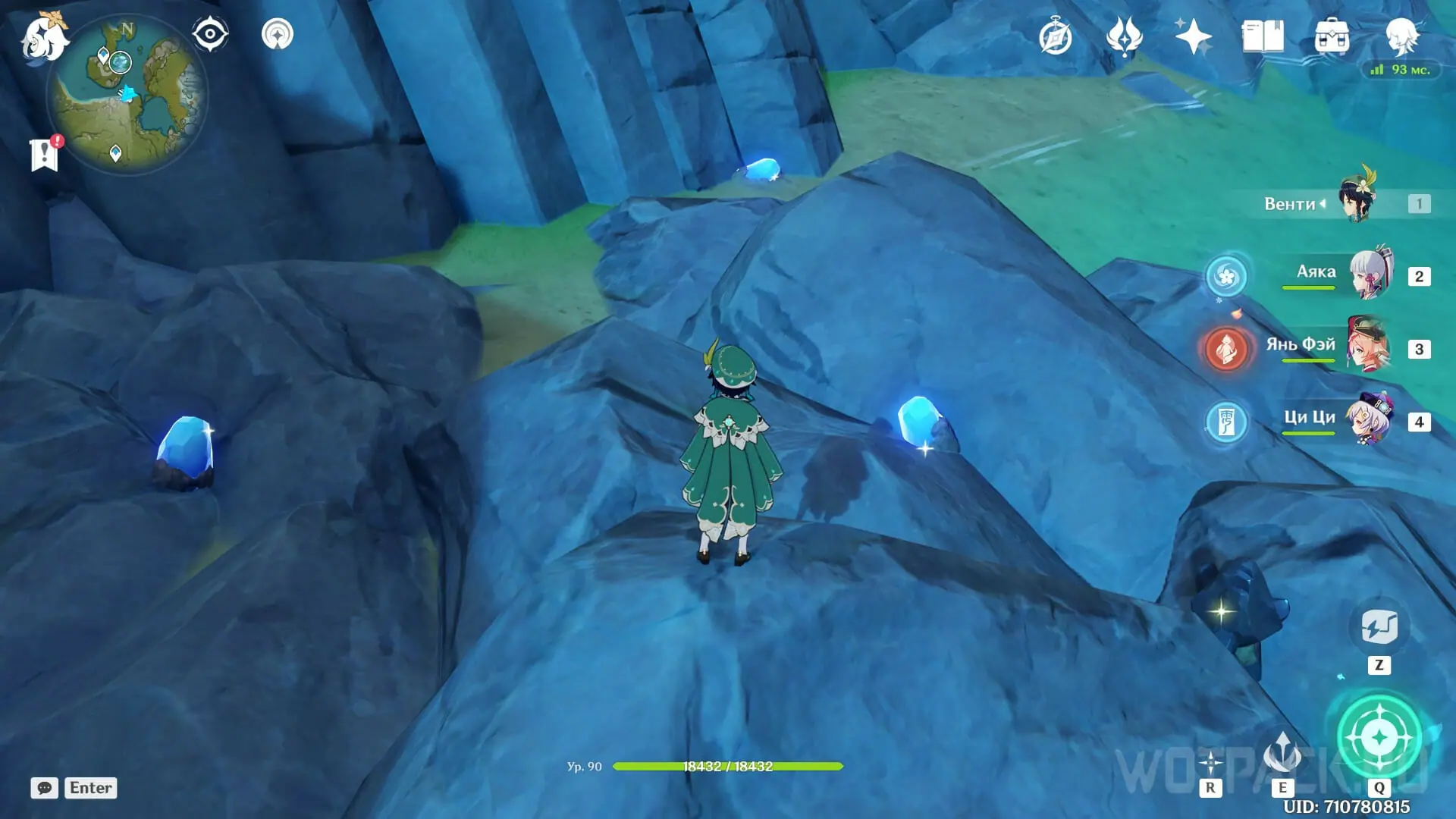
Task: Open the adventurer handbook book icon
Action: [1263, 36]
